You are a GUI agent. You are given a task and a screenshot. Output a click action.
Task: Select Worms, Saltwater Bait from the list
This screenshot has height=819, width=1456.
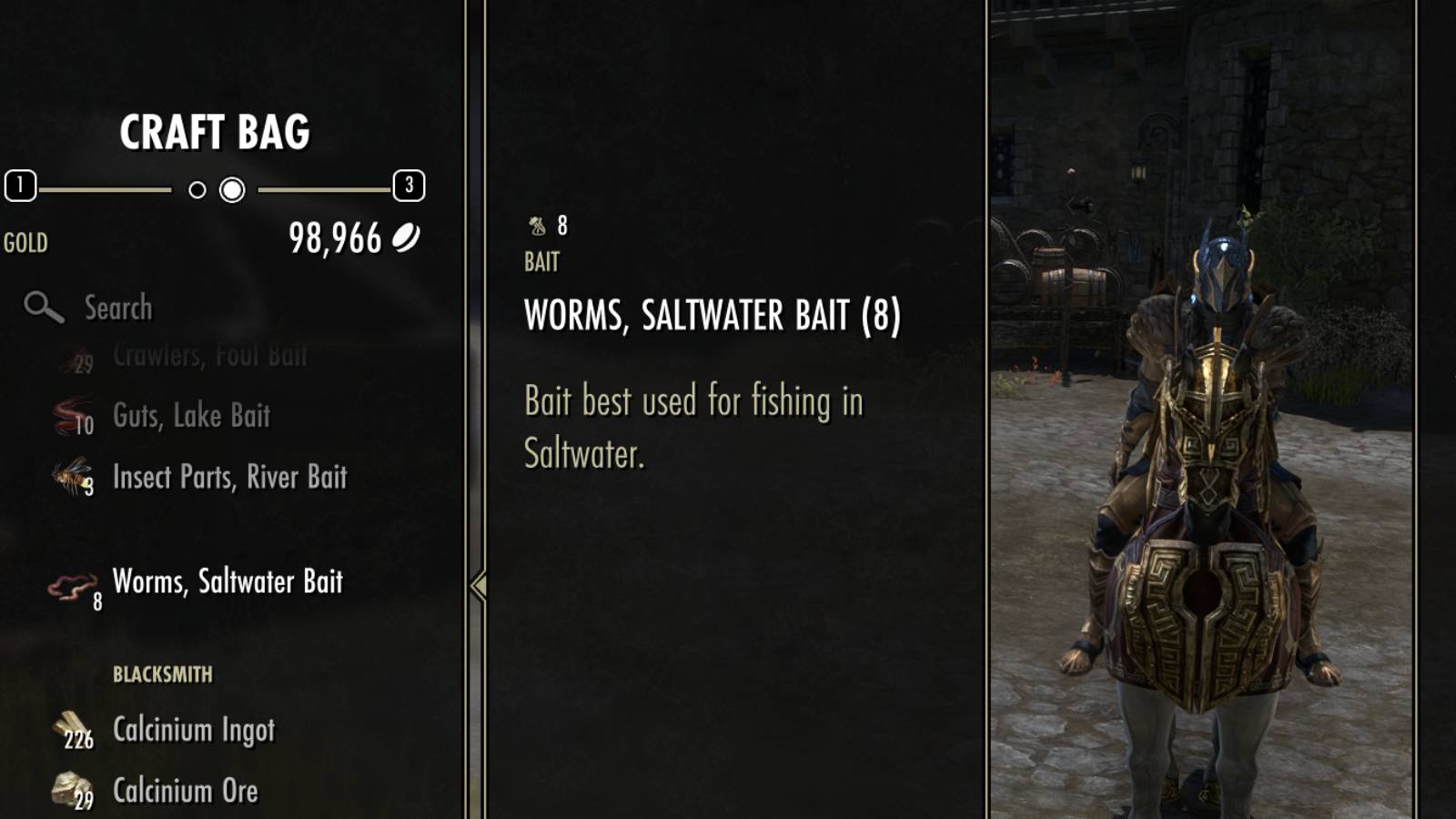[226, 582]
